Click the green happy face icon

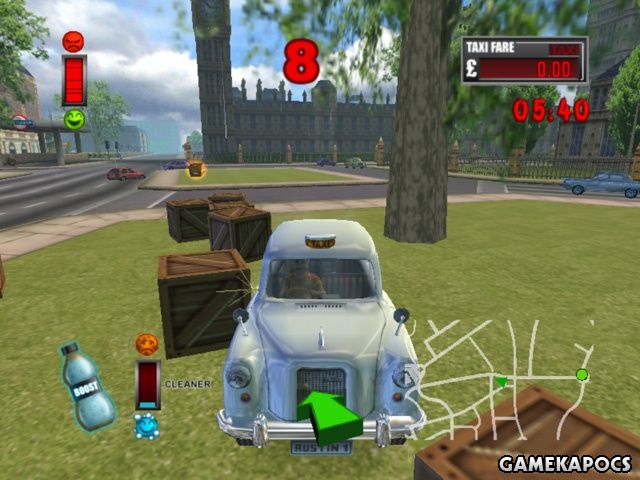click(74, 120)
